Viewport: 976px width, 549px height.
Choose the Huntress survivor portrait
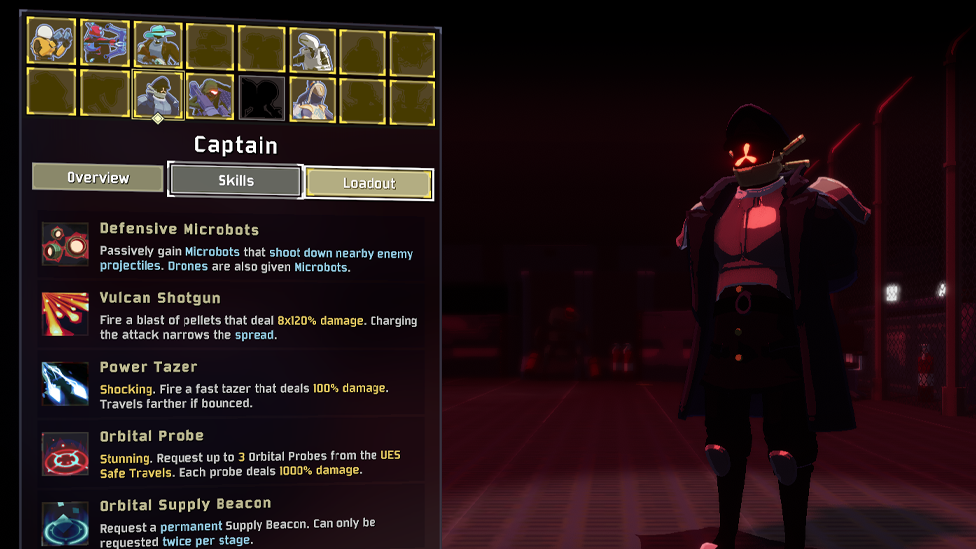(x=105, y=43)
